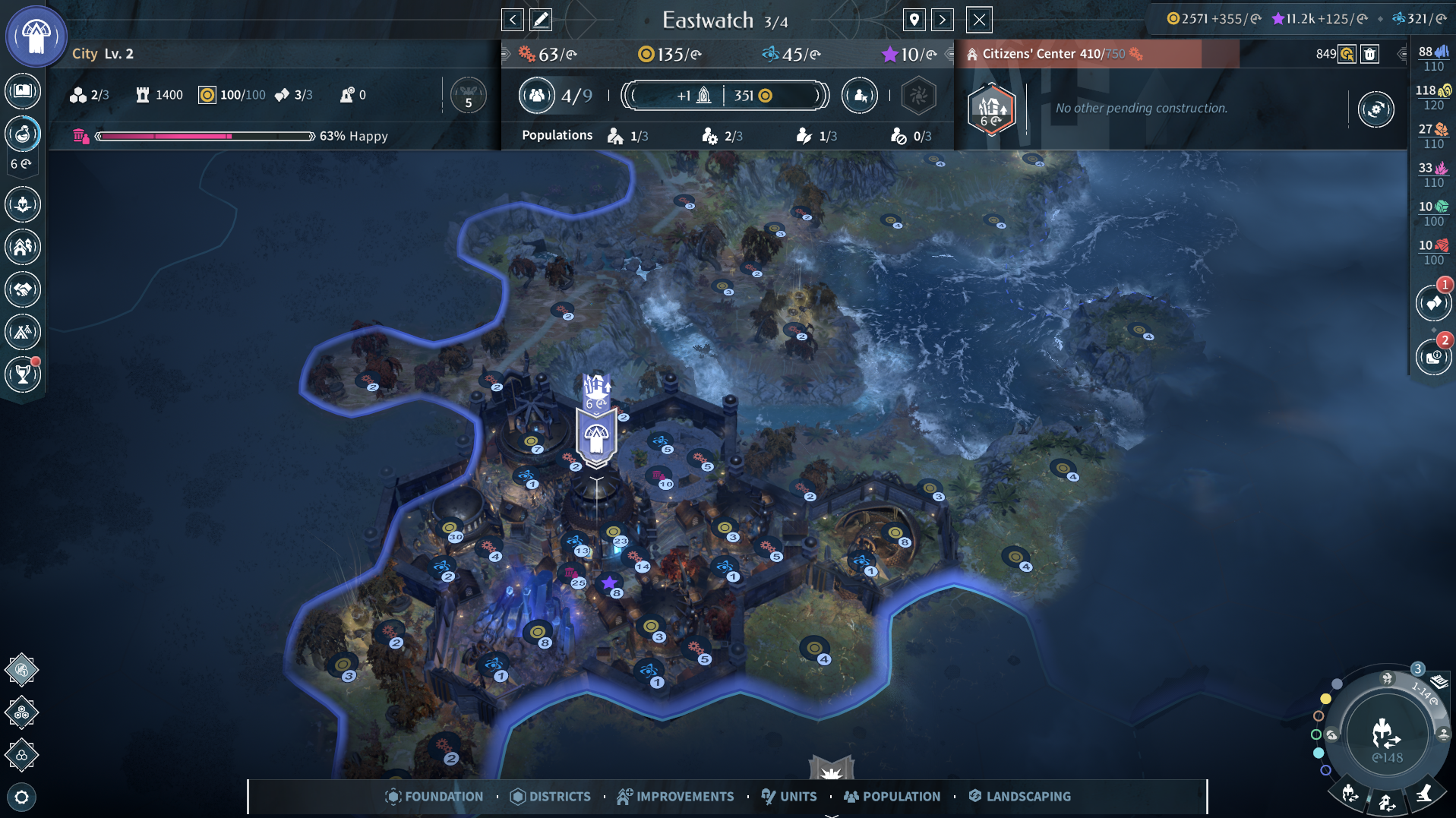Go to the previous city
The width and height of the screenshot is (1456, 818).
coord(513,20)
